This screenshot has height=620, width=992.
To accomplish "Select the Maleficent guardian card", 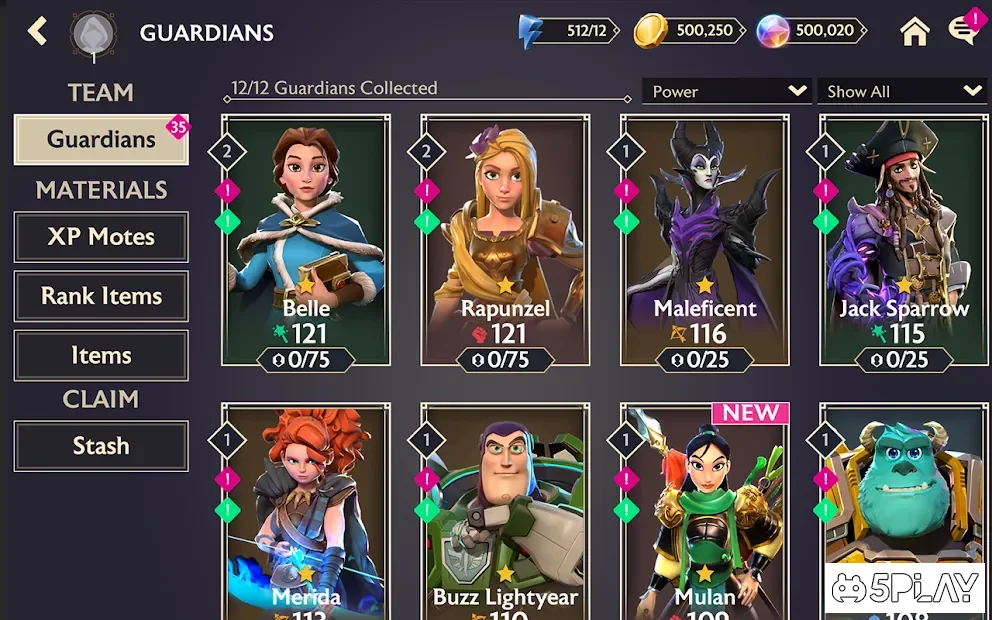I will (x=705, y=240).
